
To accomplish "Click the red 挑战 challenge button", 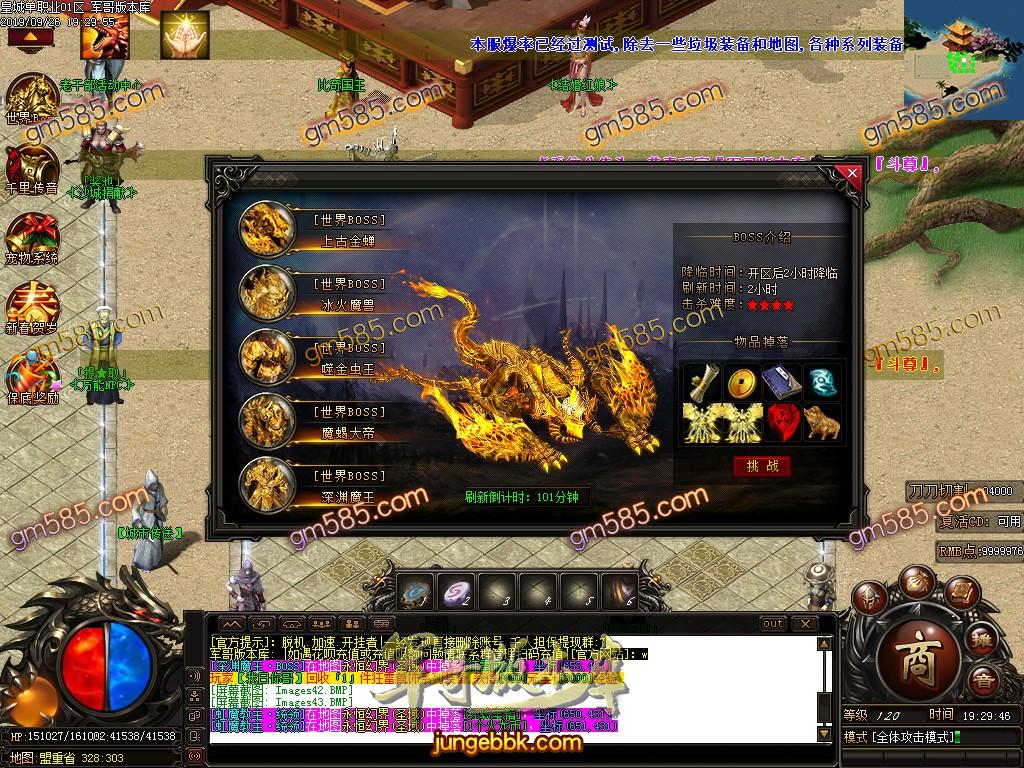I will pos(762,466).
